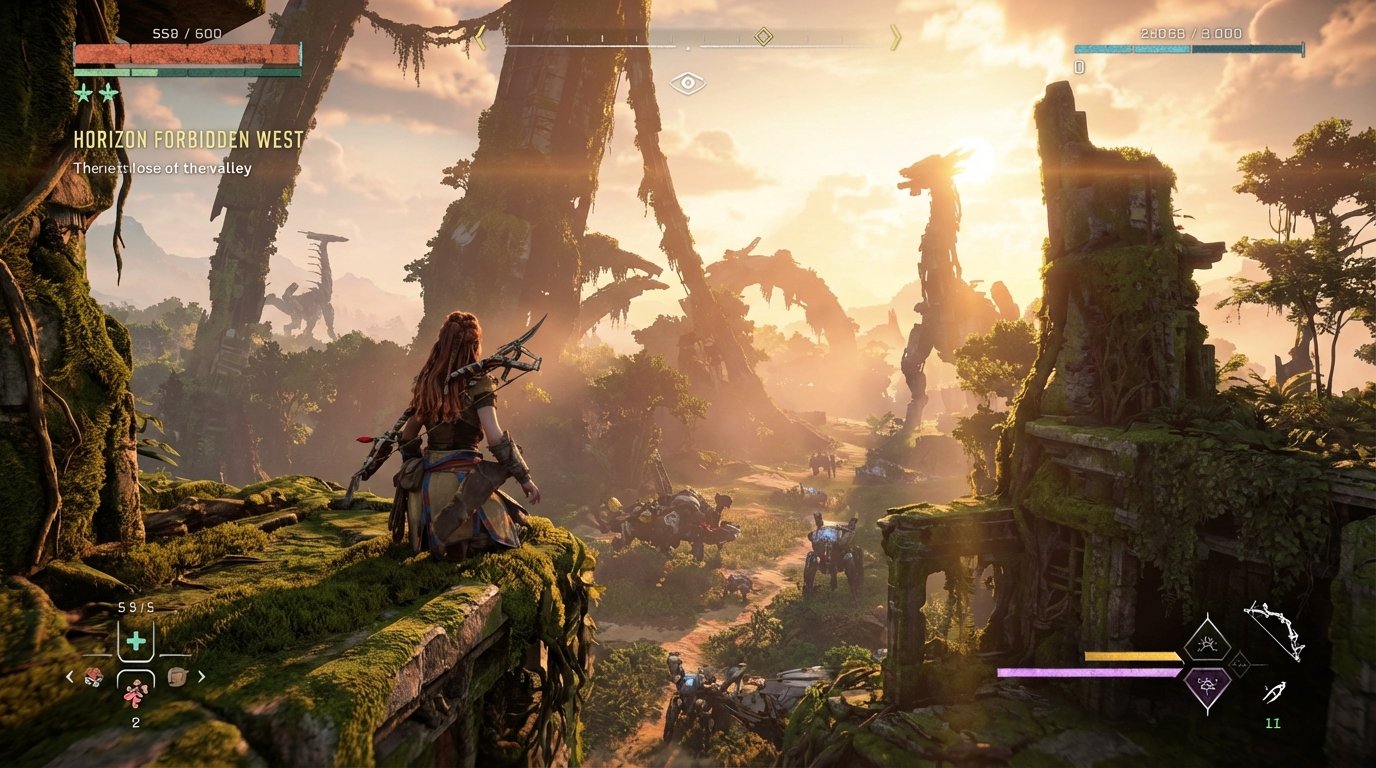Click the ammo count 11 label
The height and width of the screenshot is (768, 1376).
[x=1272, y=722]
